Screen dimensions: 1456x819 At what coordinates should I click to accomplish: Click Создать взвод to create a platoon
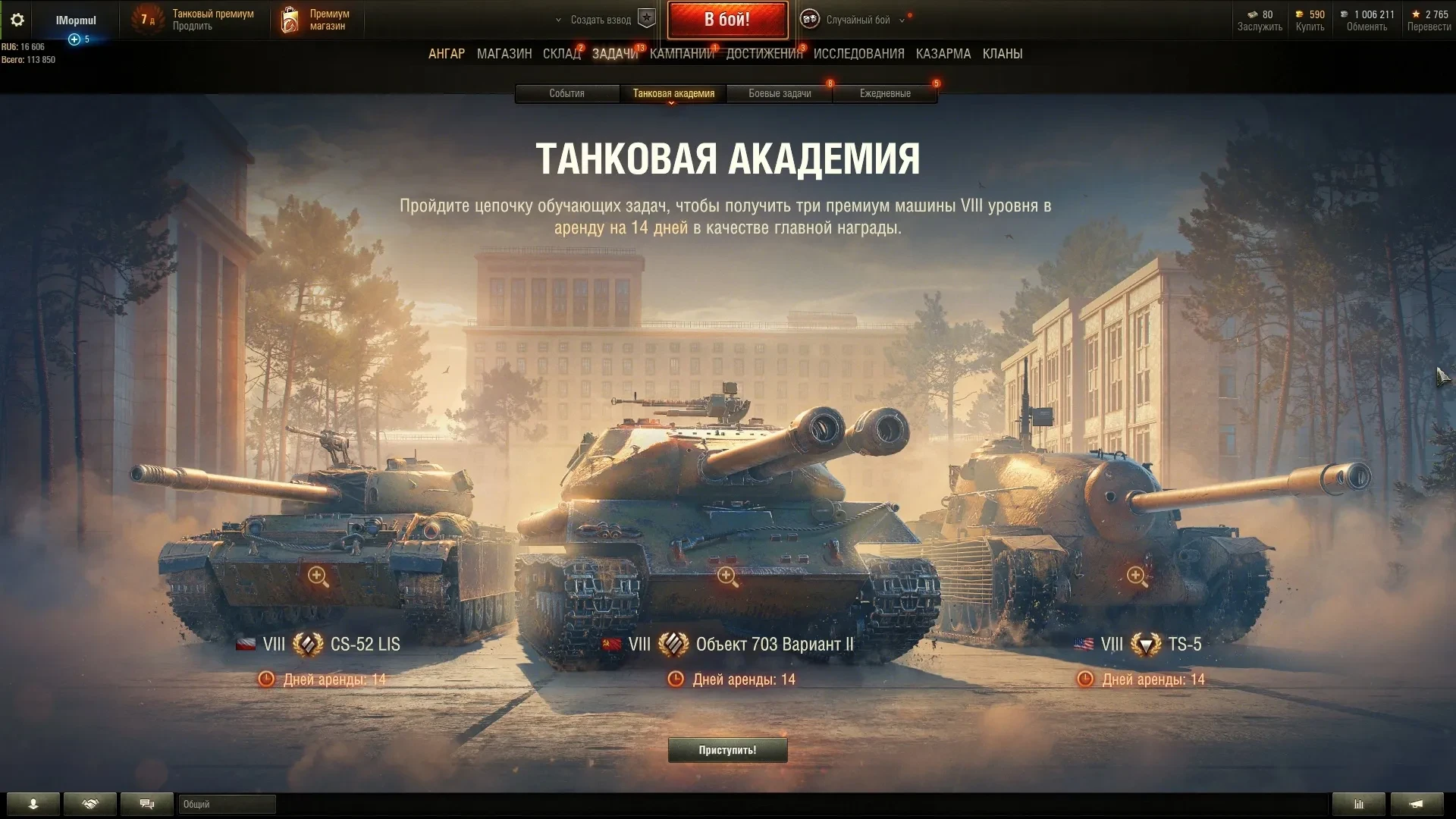tap(601, 20)
